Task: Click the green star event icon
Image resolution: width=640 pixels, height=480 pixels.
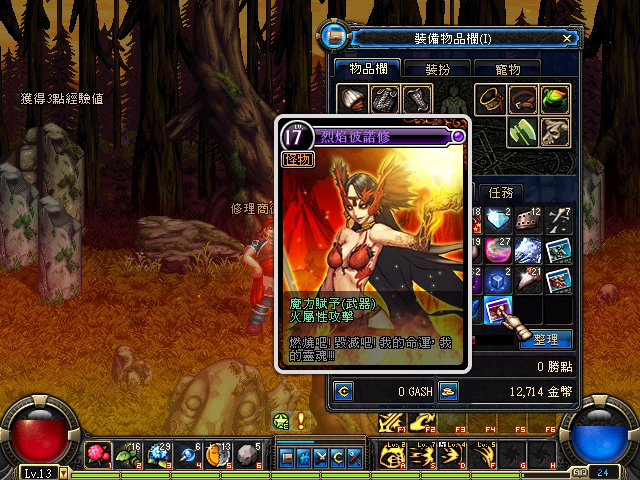Action: pyautogui.click(x=282, y=421)
